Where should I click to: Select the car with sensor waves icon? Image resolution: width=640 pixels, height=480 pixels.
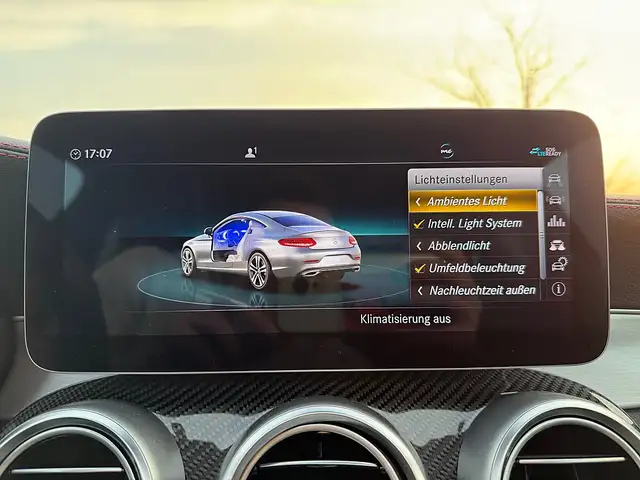(556, 200)
